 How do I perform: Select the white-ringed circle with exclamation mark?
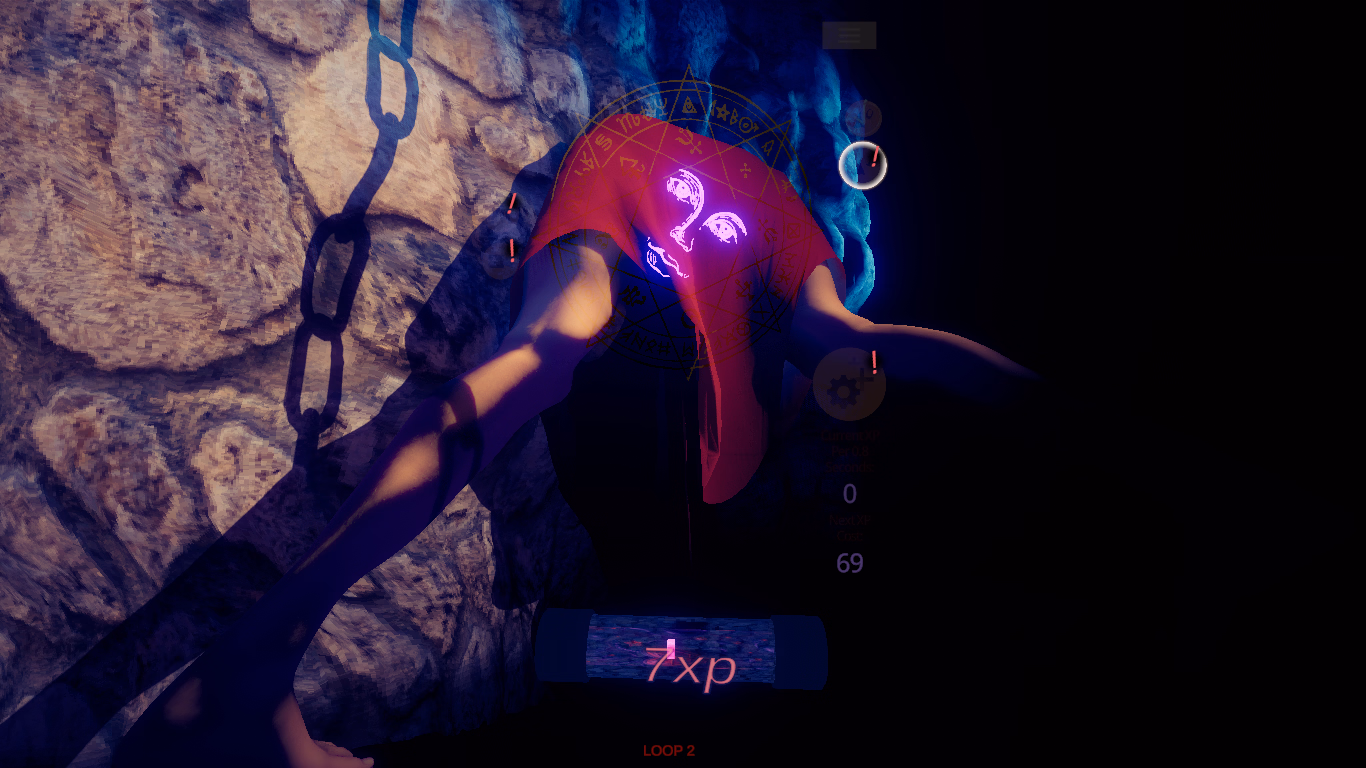pyautogui.click(x=862, y=165)
